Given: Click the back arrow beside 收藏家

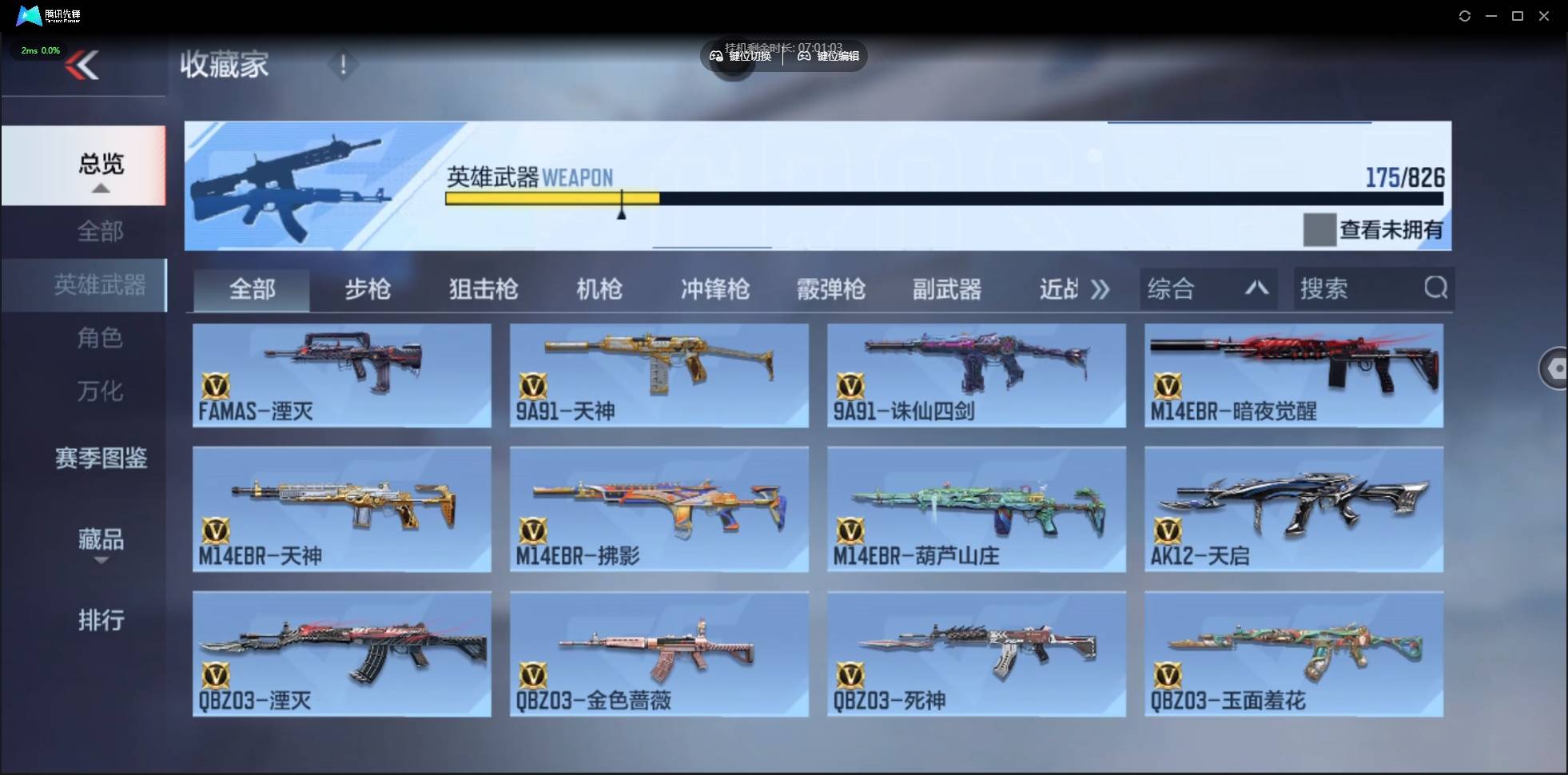Looking at the screenshot, I should tap(84, 64).
